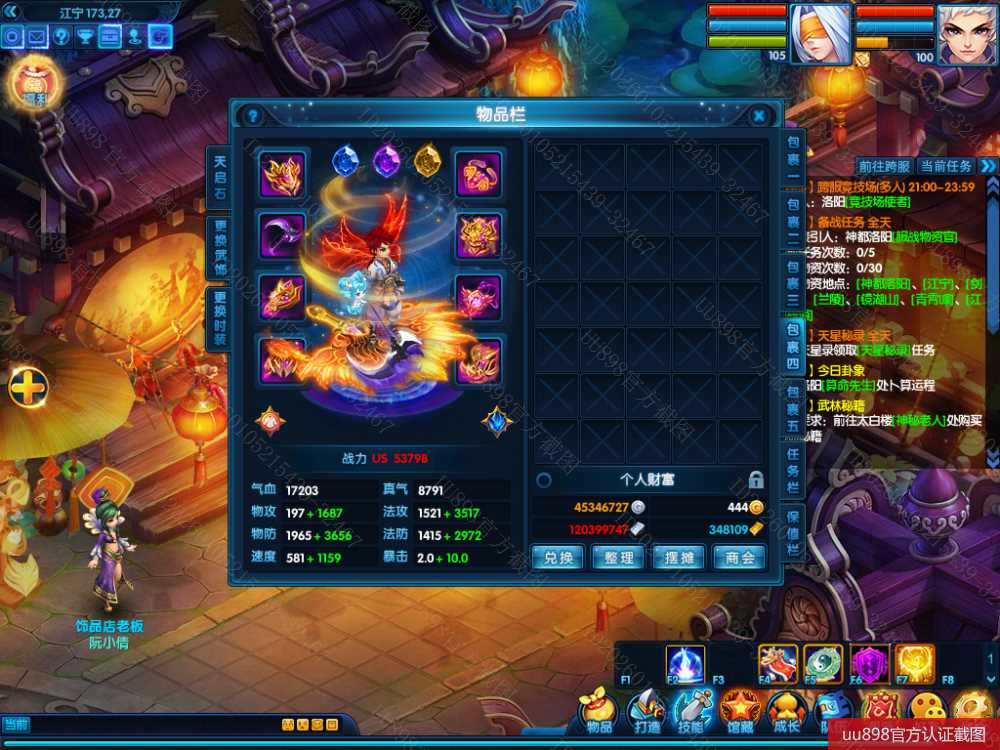Viewport: 1000px width, 750px height.
Task: Open the 技能 skills menu
Action: point(692,714)
